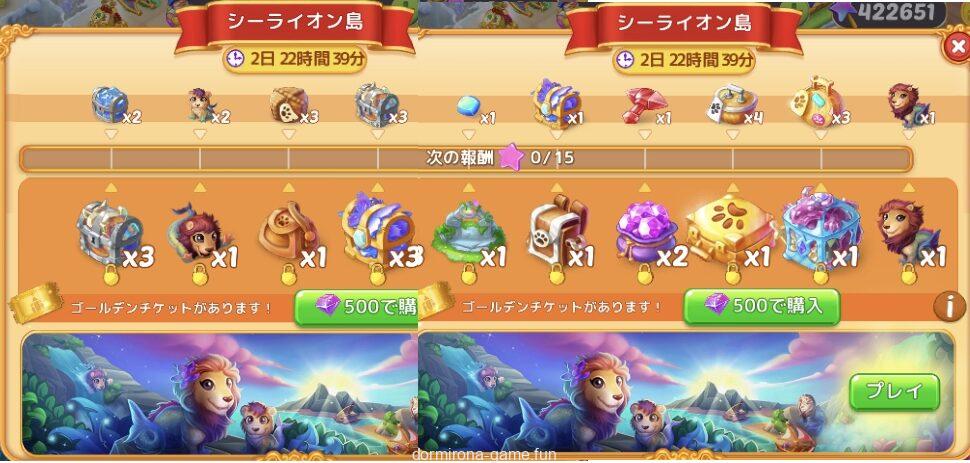Select the blue chest x2 reward
The height and width of the screenshot is (463, 970).
110,103
